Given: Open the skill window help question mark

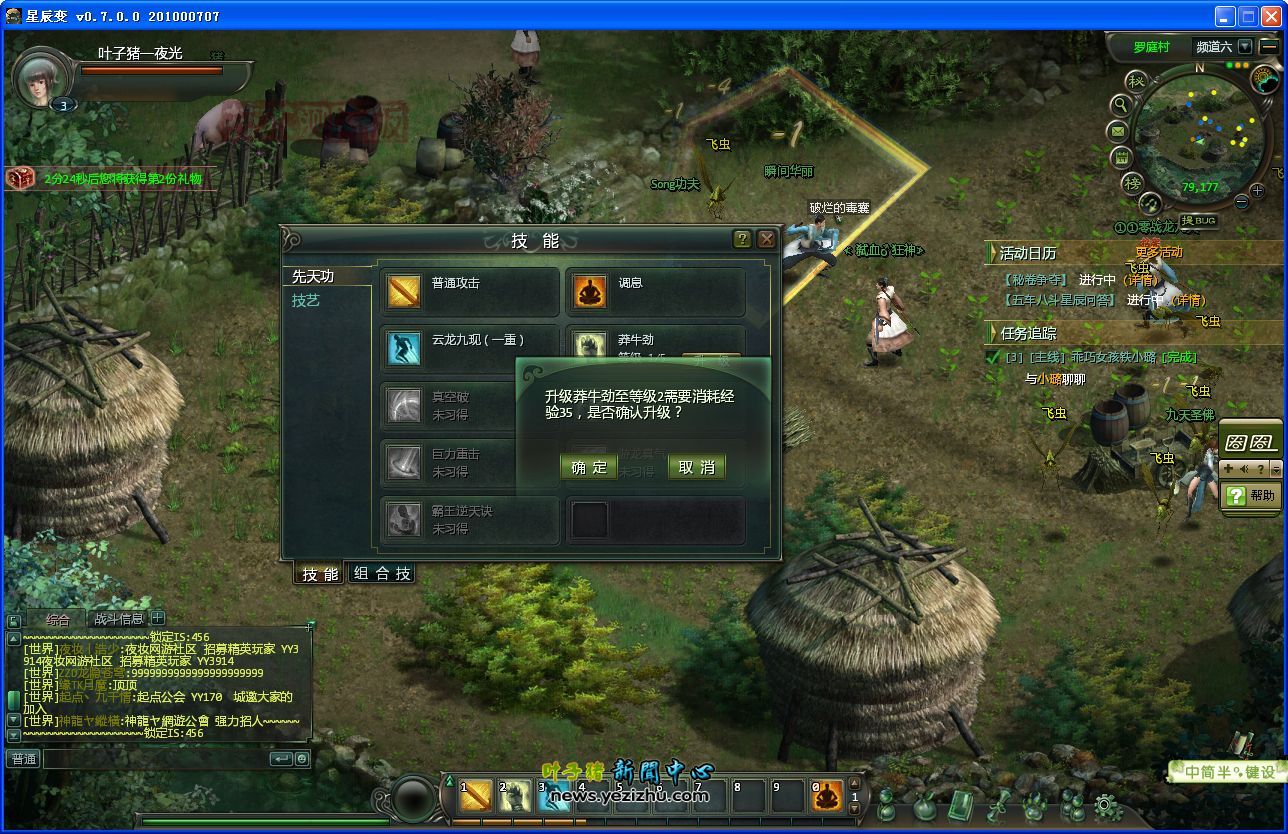Looking at the screenshot, I should [x=742, y=239].
